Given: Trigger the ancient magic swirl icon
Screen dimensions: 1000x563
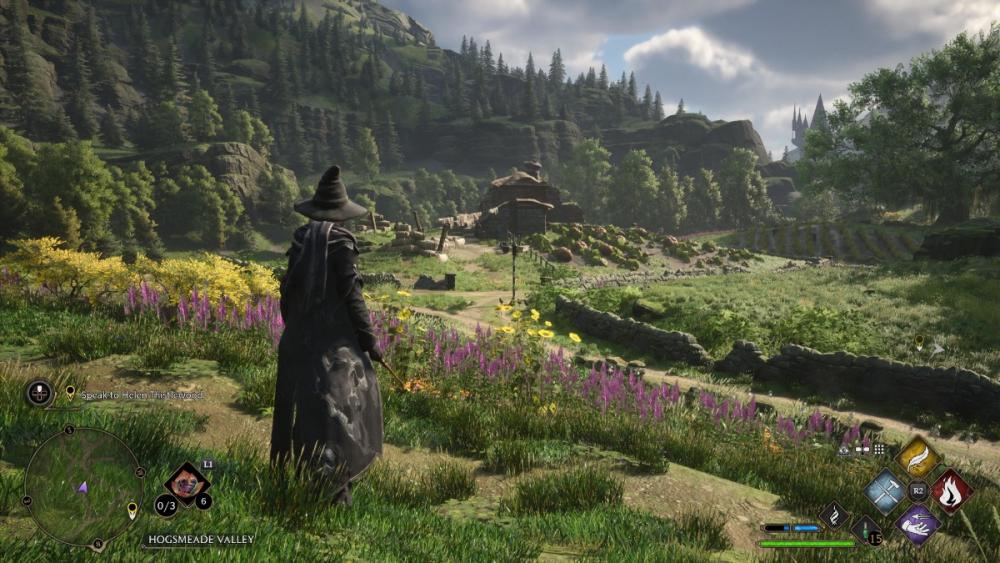Looking at the screenshot, I should click(834, 515).
